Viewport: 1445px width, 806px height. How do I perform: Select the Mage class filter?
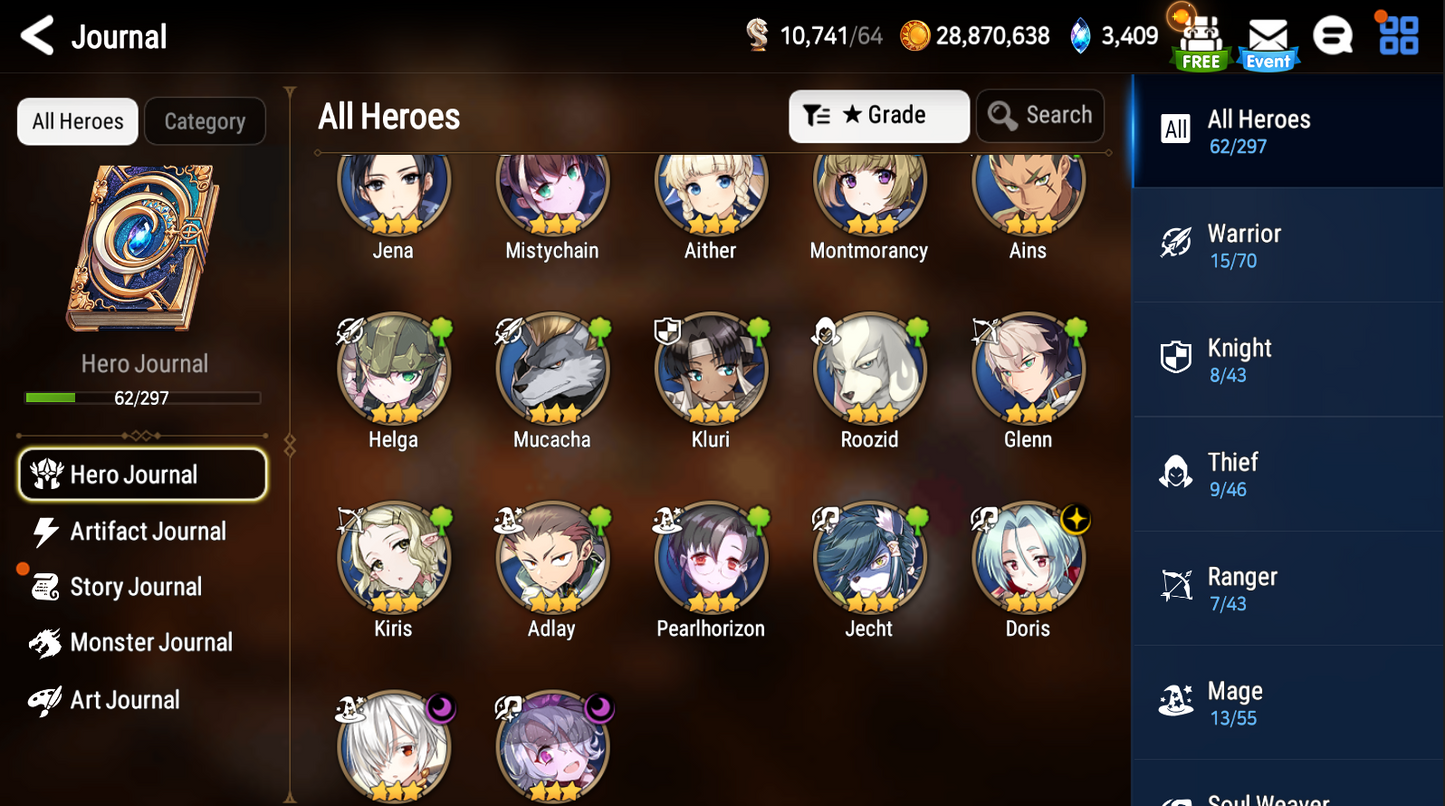(x=1286, y=703)
